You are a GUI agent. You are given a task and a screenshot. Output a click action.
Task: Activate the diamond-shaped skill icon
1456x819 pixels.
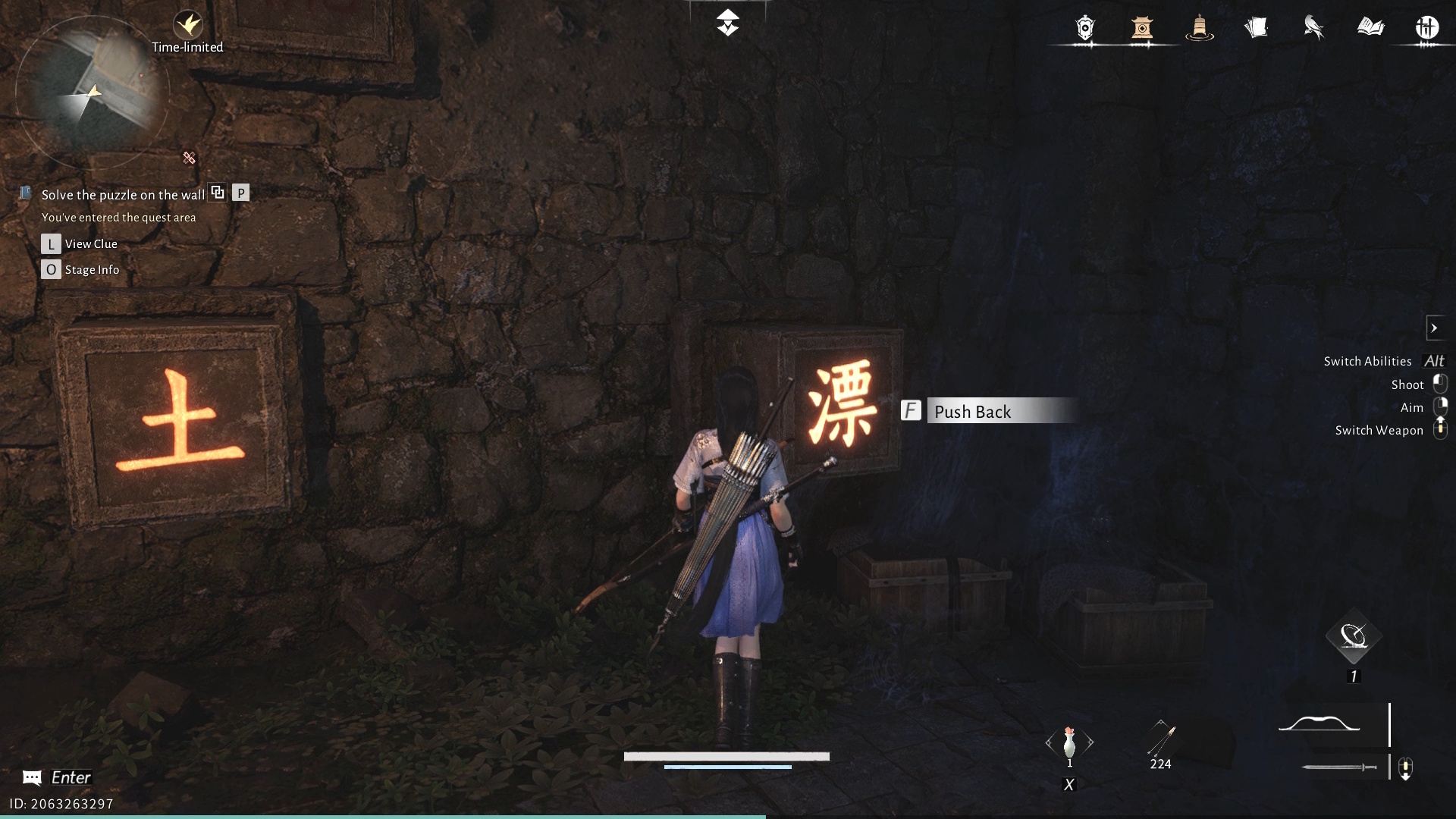[1354, 637]
